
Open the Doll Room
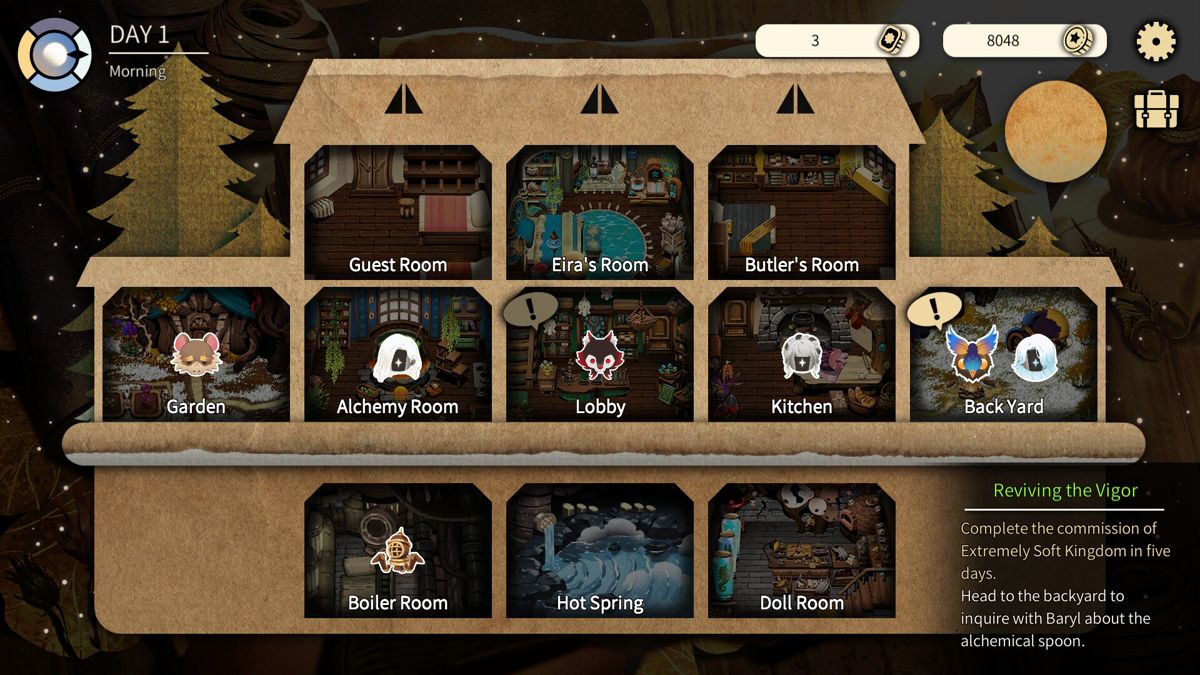tap(802, 551)
